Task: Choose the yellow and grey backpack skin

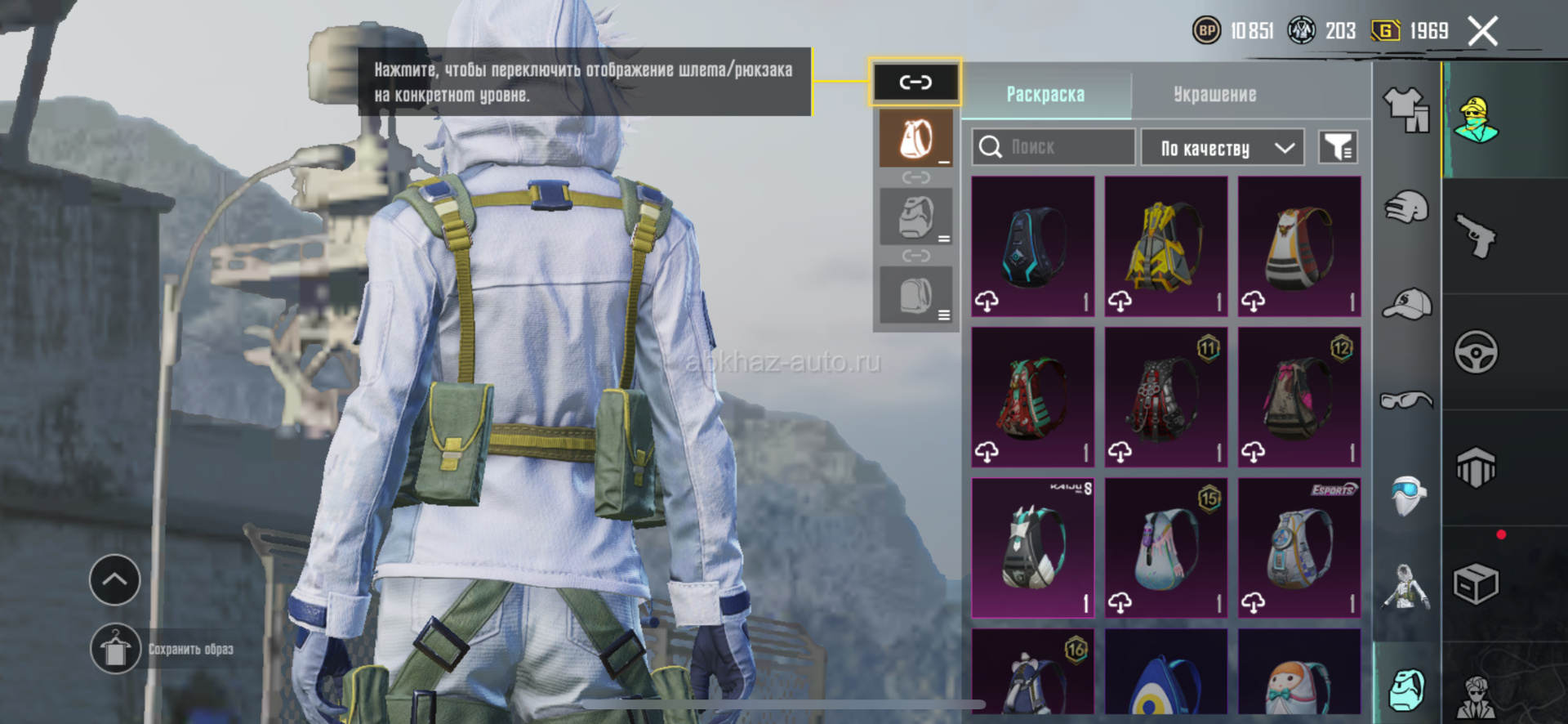Action: (x=1165, y=246)
